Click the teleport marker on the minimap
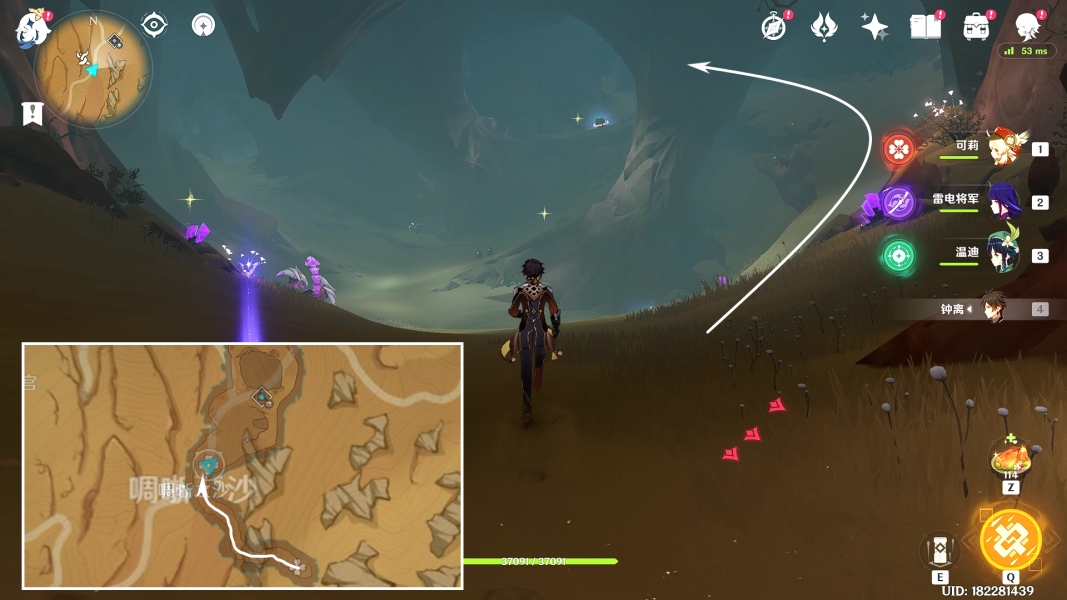 pyautogui.click(x=115, y=42)
